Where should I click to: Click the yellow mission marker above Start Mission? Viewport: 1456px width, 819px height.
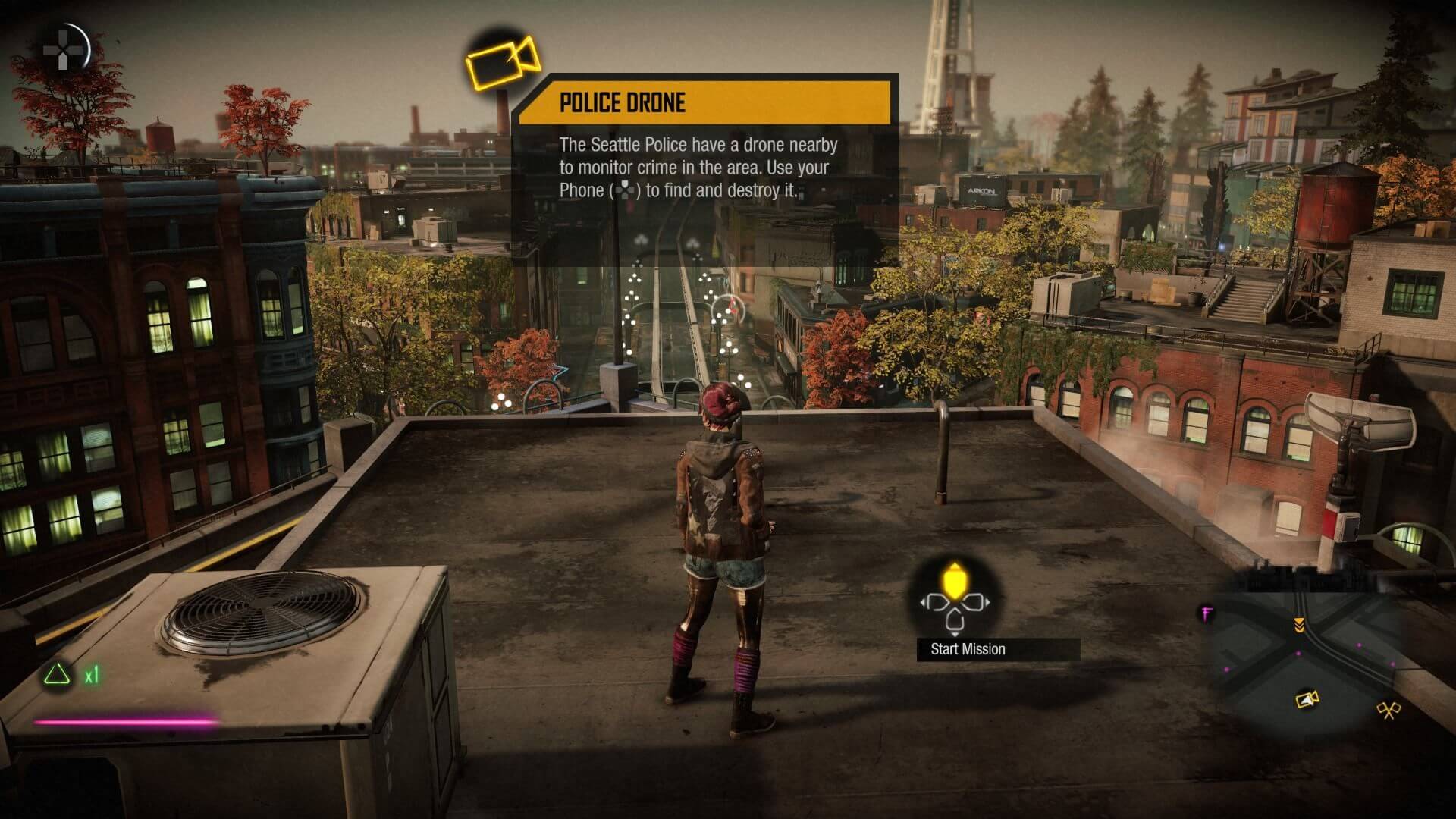[953, 582]
